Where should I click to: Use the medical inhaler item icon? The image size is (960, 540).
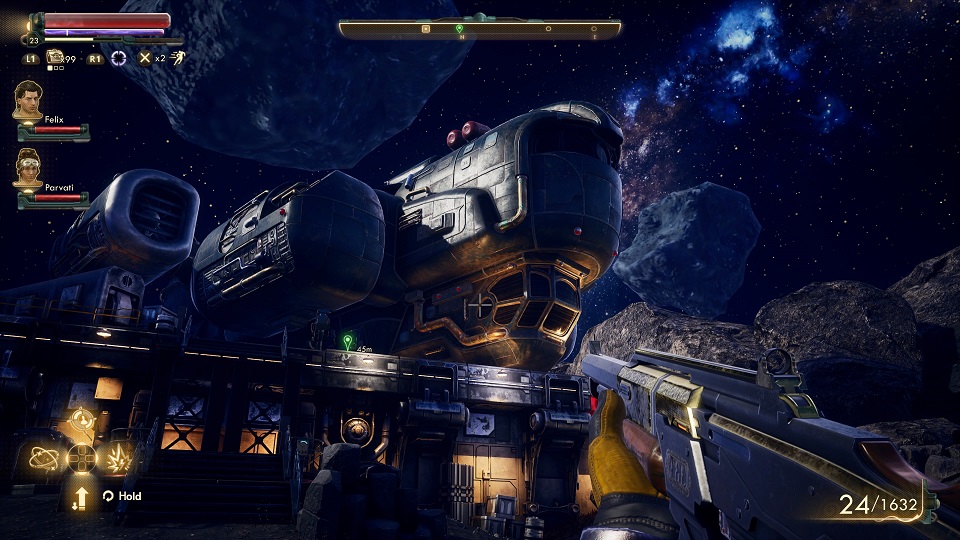[x=56, y=57]
